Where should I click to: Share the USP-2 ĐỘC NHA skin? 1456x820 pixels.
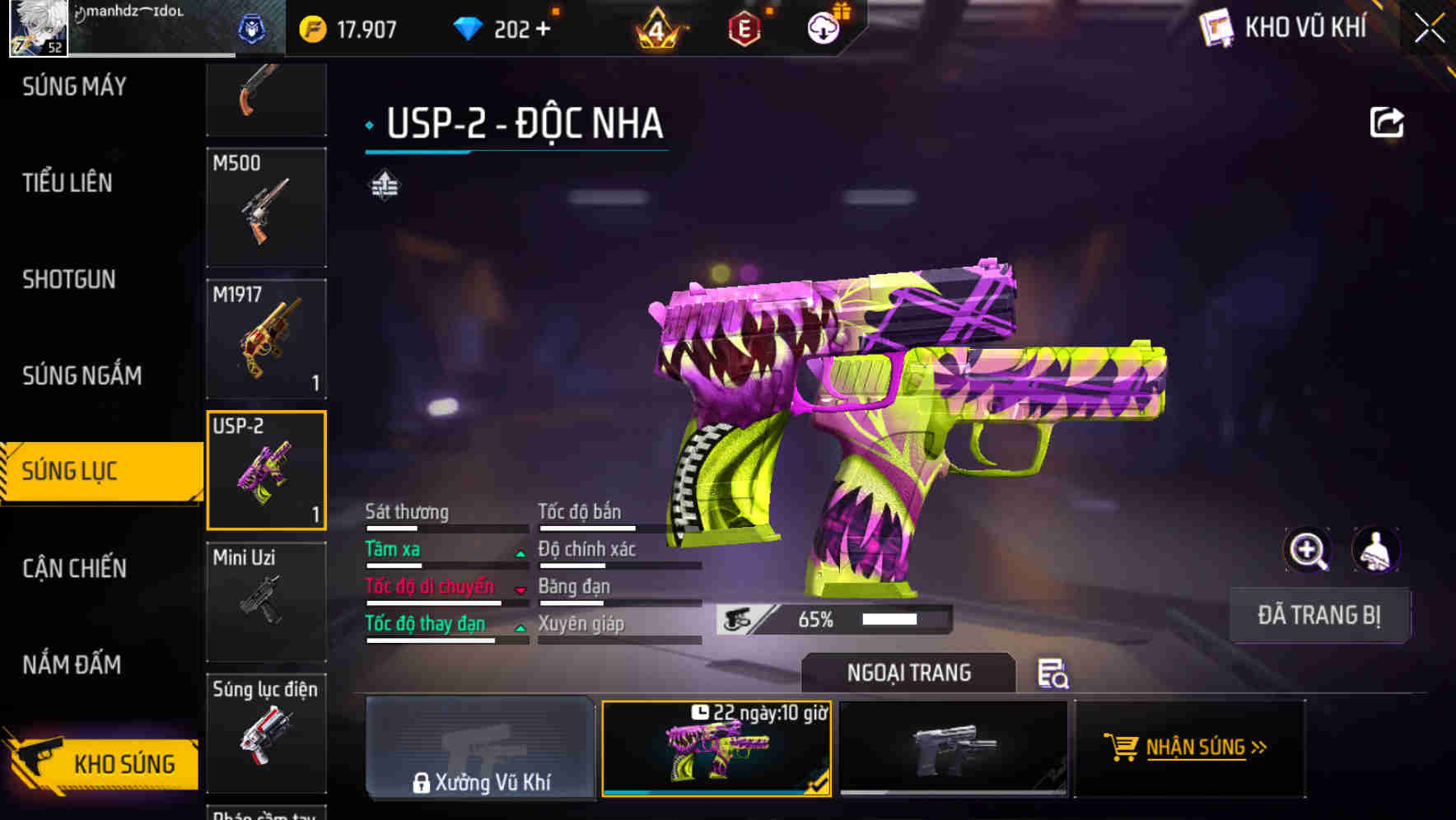[1387, 121]
